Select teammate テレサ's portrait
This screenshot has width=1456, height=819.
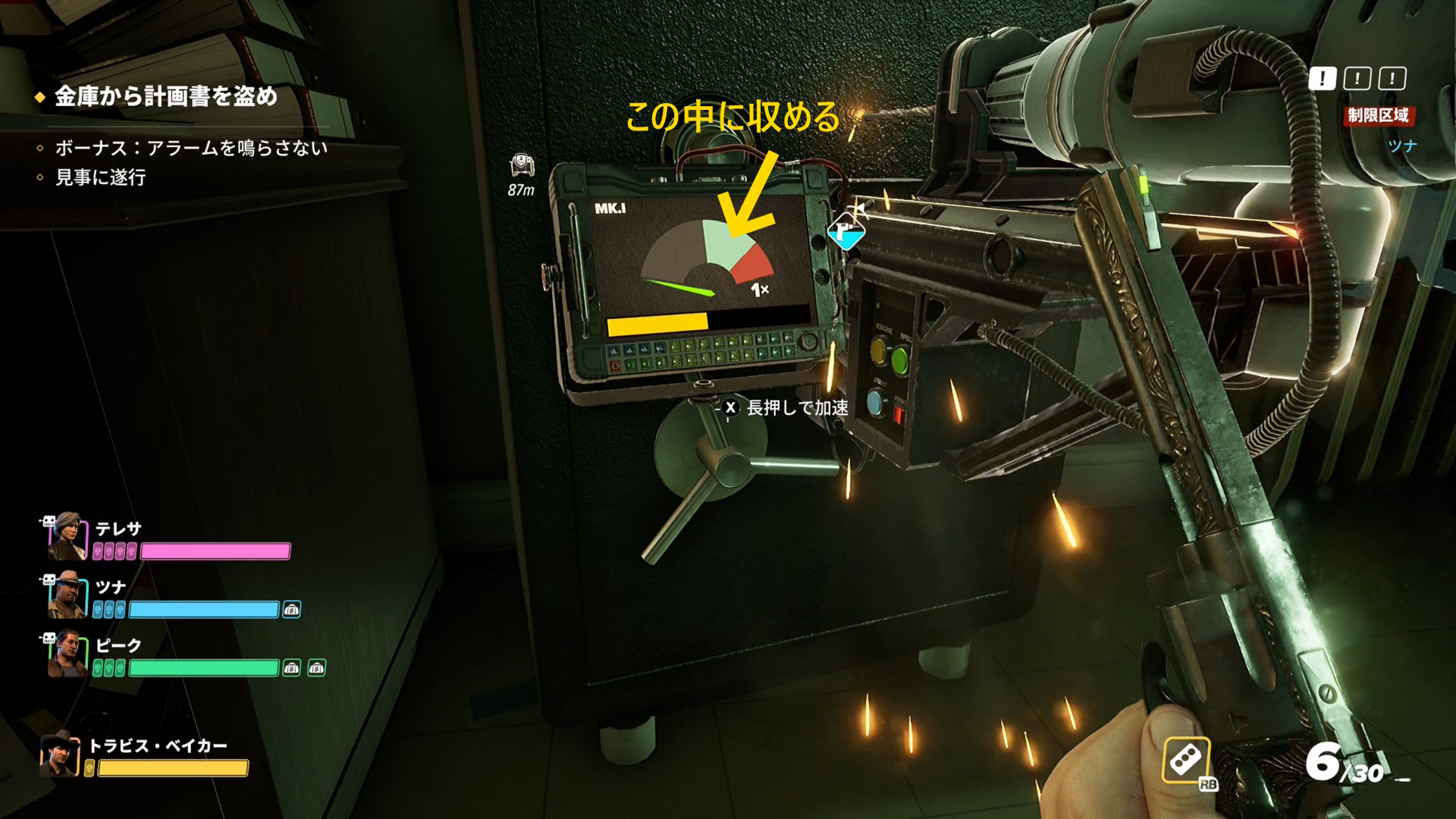65,536
